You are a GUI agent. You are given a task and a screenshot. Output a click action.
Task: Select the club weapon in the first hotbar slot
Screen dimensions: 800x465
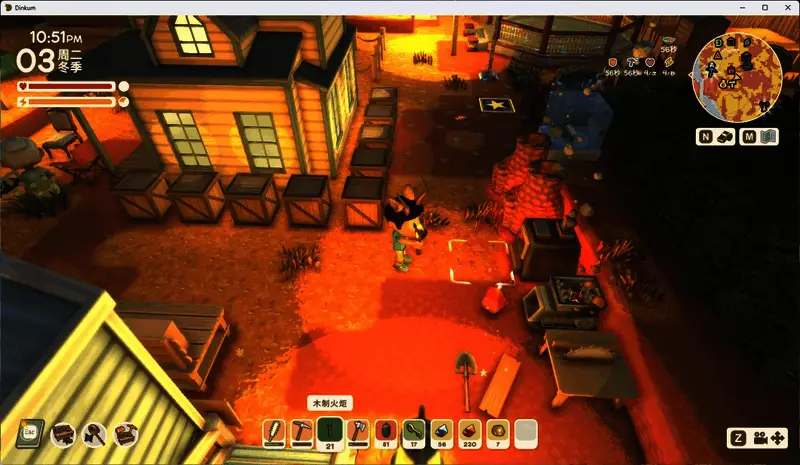tap(275, 433)
